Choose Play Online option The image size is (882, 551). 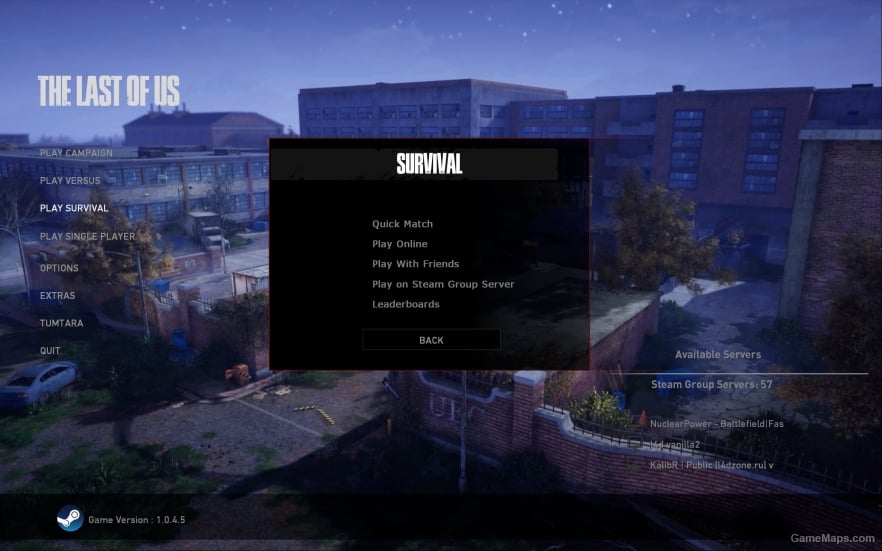click(399, 244)
